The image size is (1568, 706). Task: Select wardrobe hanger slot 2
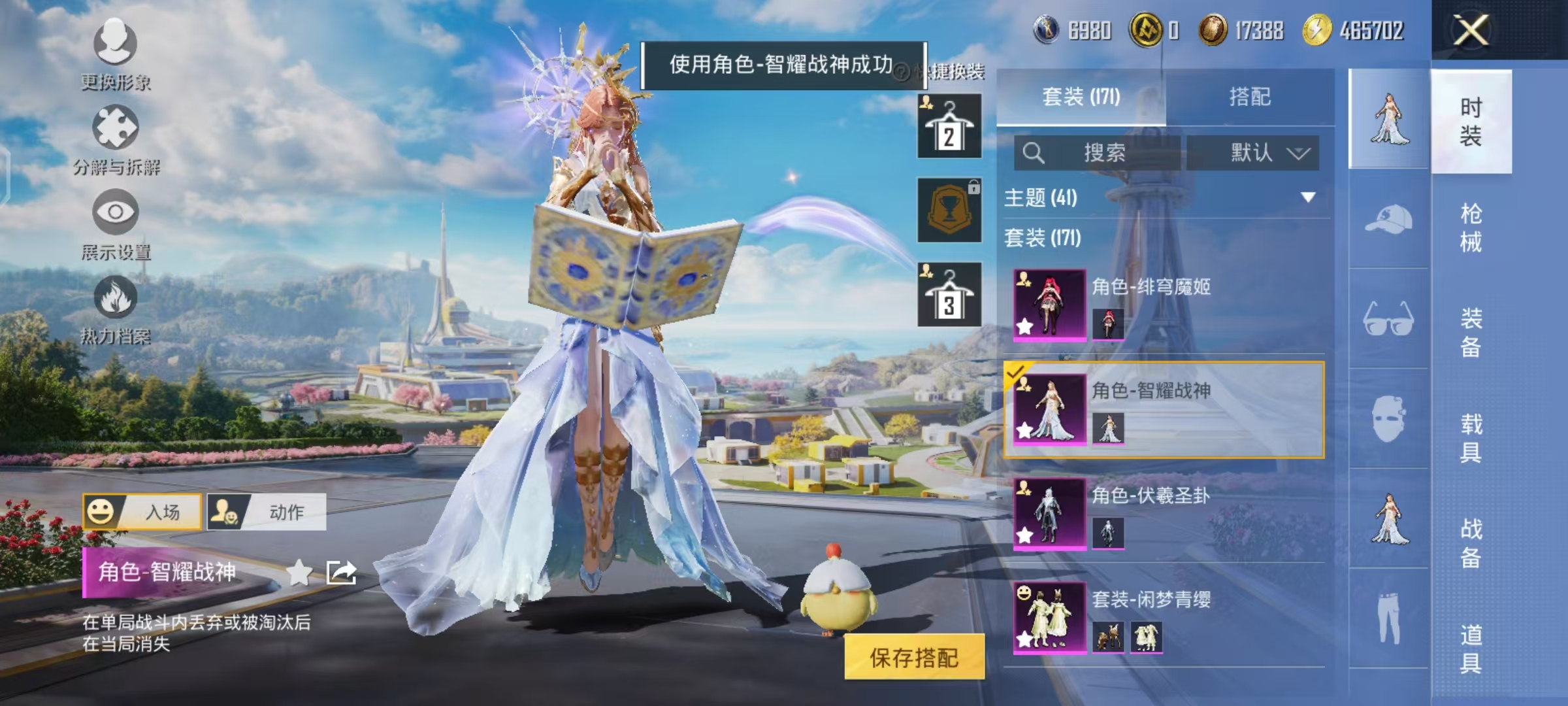(950, 124)
